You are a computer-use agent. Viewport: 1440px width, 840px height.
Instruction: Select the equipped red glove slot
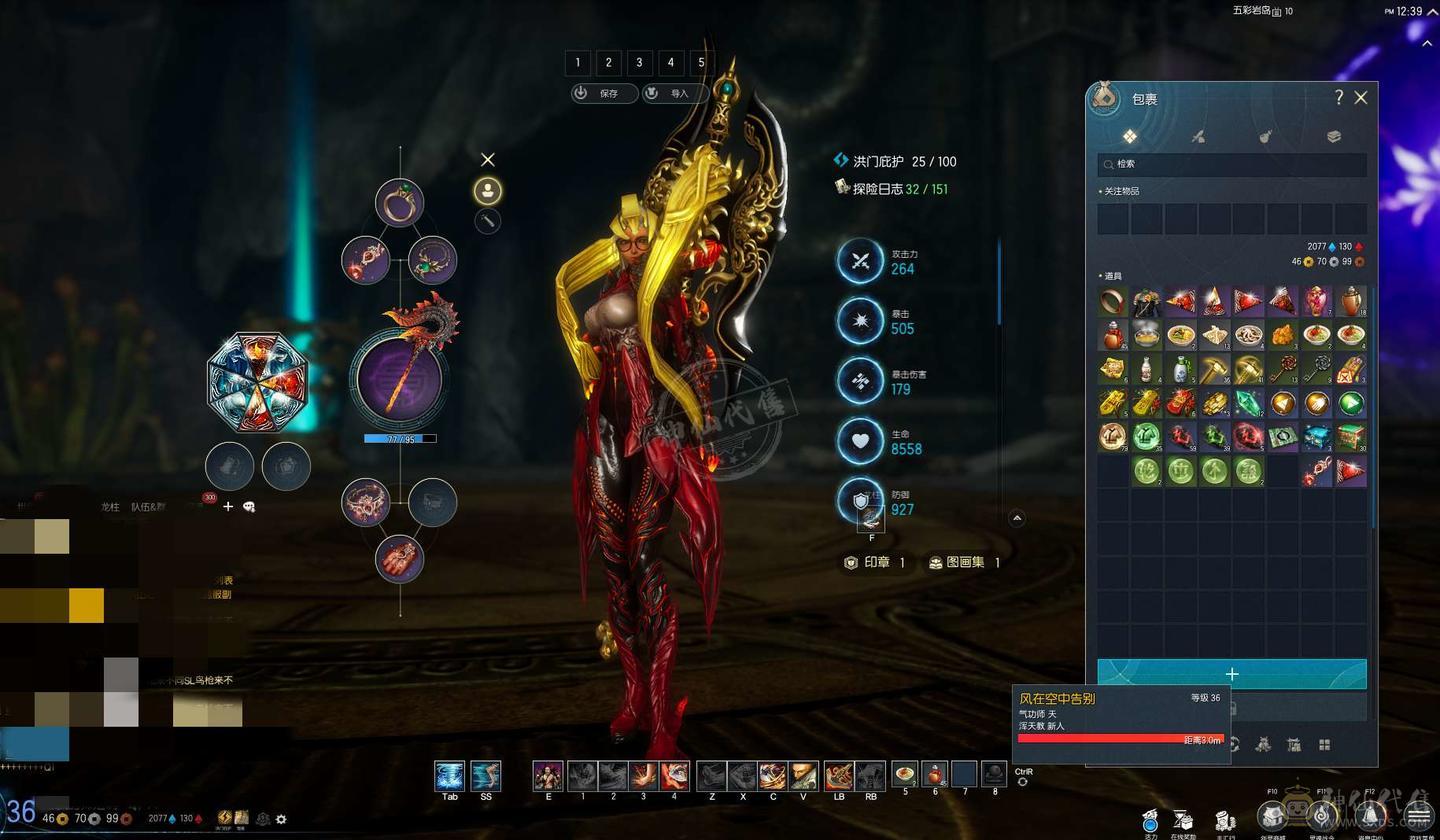(399, 558)
